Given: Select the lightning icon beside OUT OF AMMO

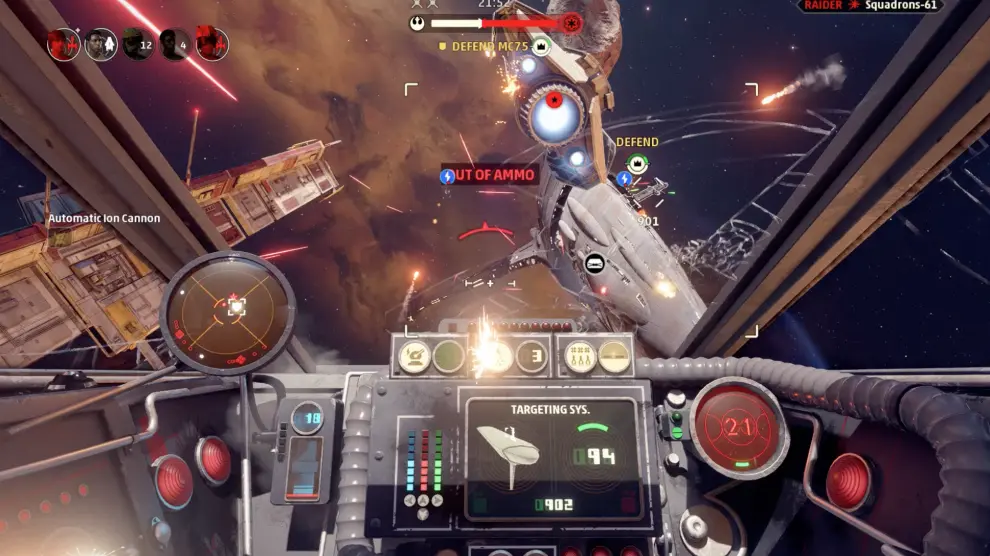Looking at the screenshot, I should click(448, 176).
